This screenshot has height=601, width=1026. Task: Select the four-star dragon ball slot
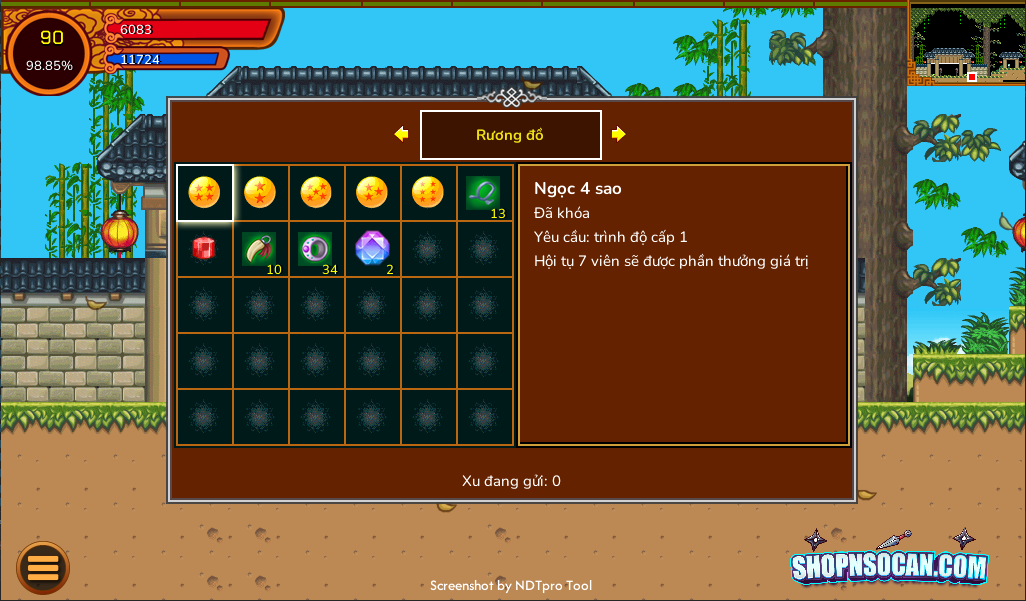[204, 192]
